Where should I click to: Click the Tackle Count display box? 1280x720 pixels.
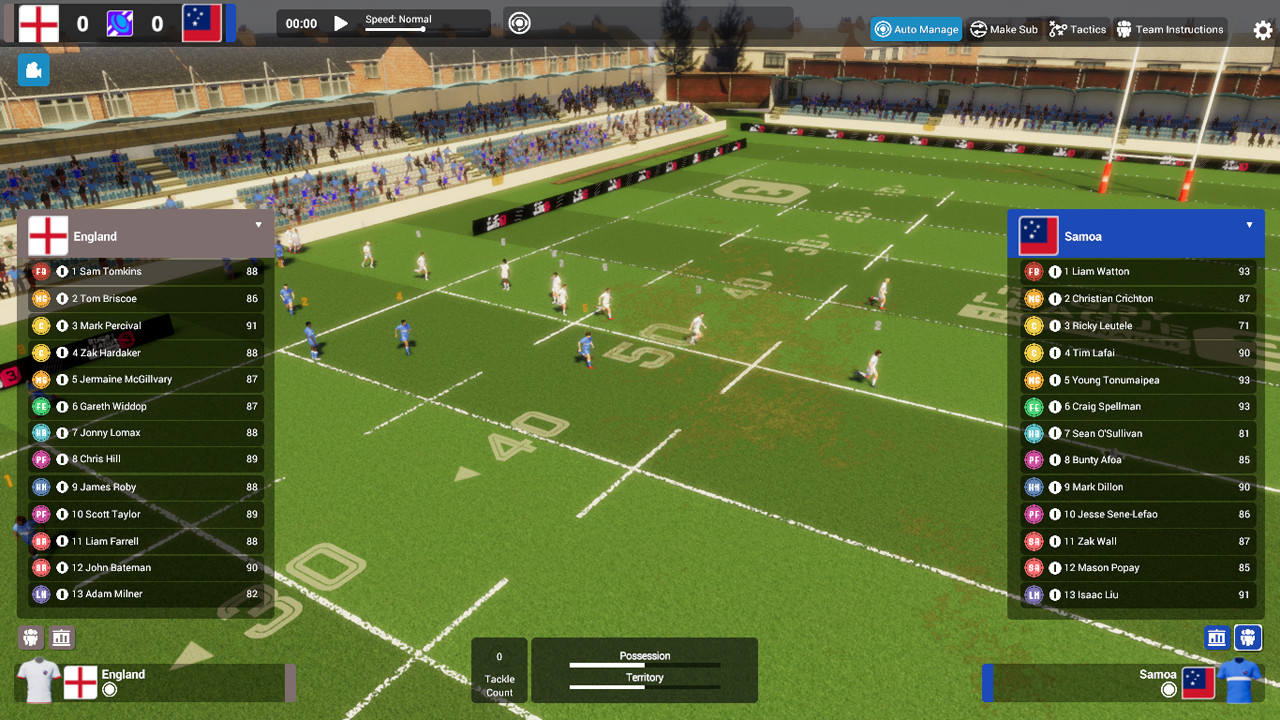tap(498, 670)
